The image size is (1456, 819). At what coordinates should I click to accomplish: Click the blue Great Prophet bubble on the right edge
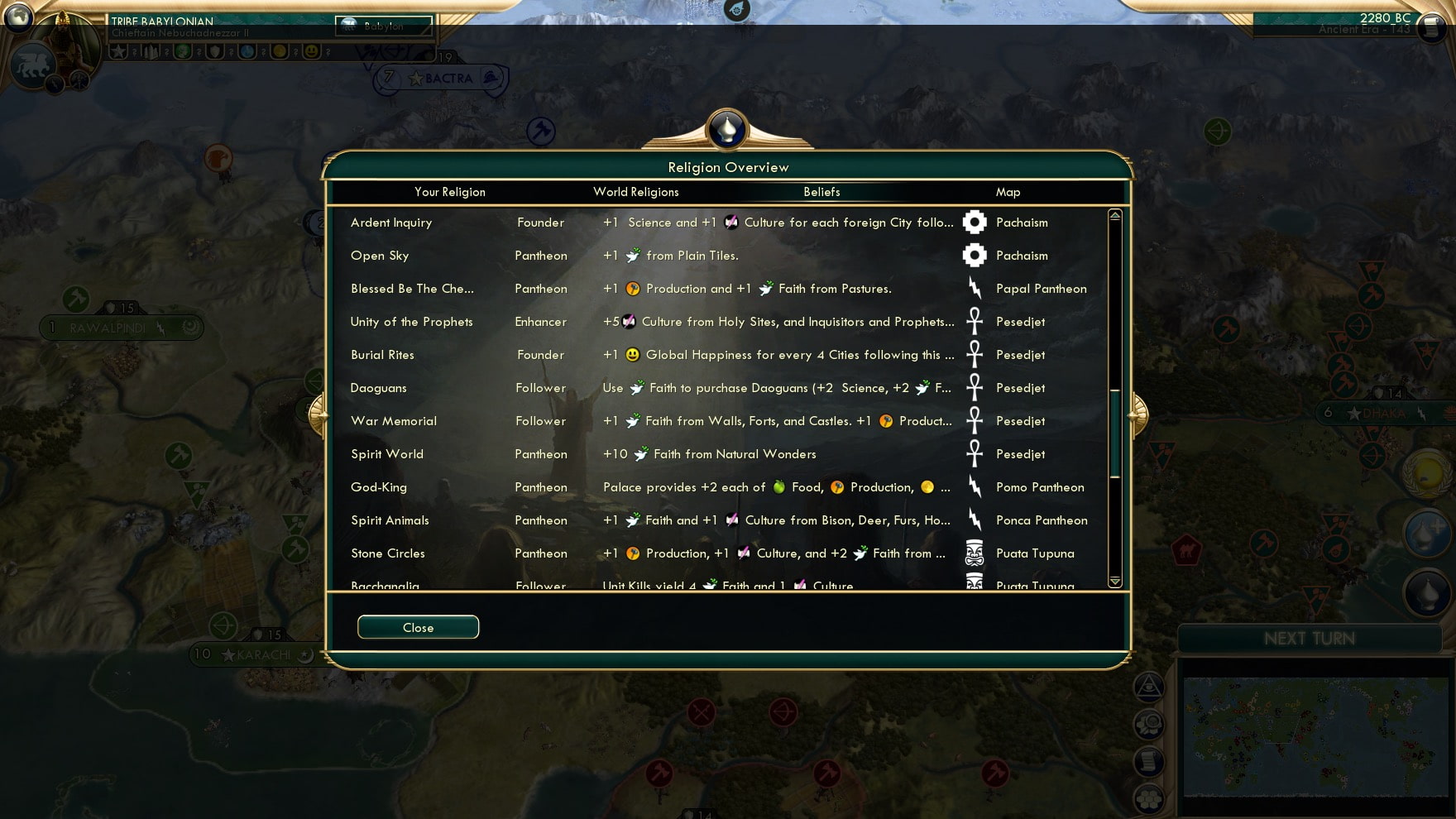[x=1425, y=534]
